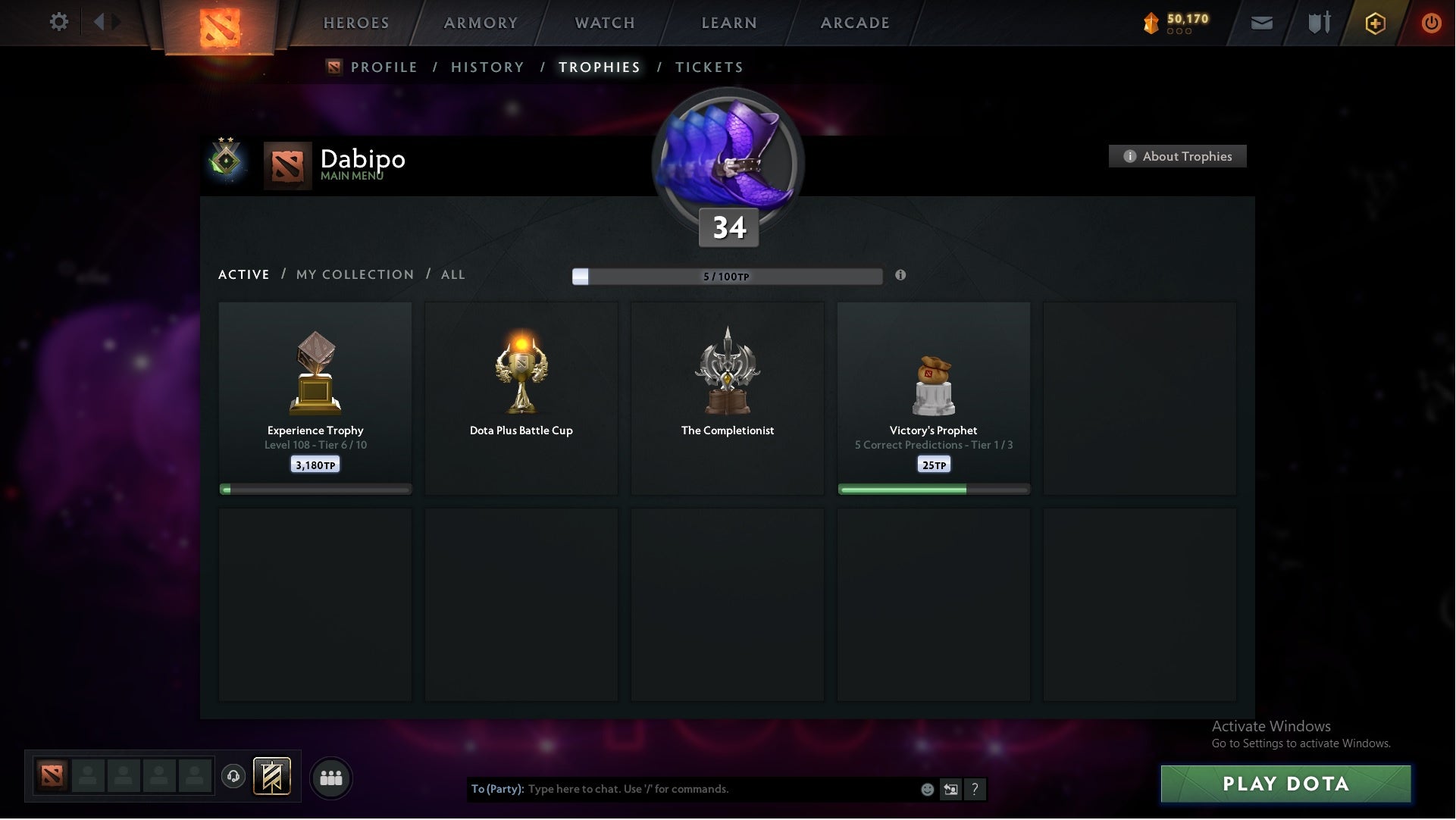
Task: Toggle the voice chat headset icon
Action: 233,777
